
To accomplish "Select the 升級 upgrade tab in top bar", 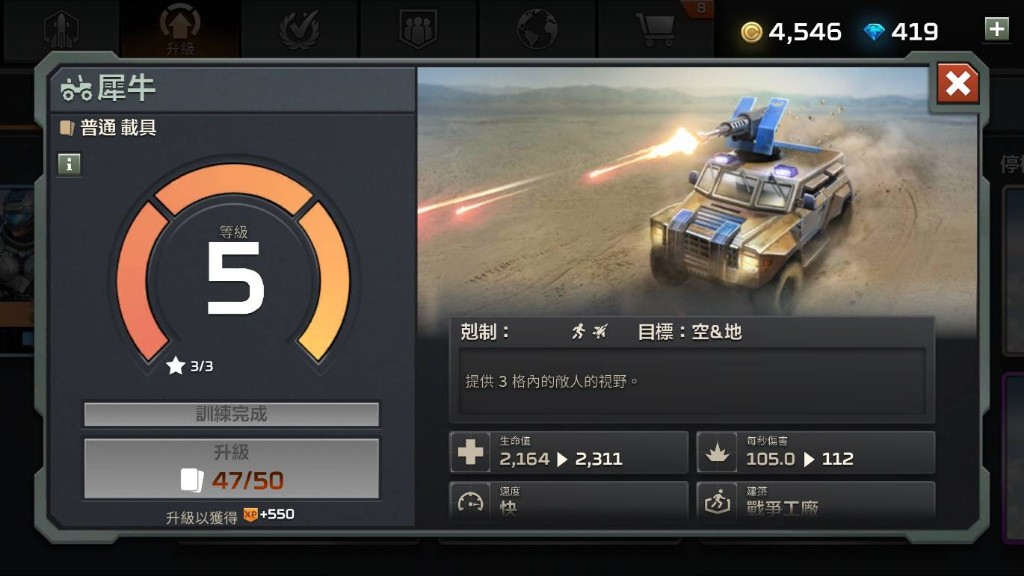I will tap(180, 29).
